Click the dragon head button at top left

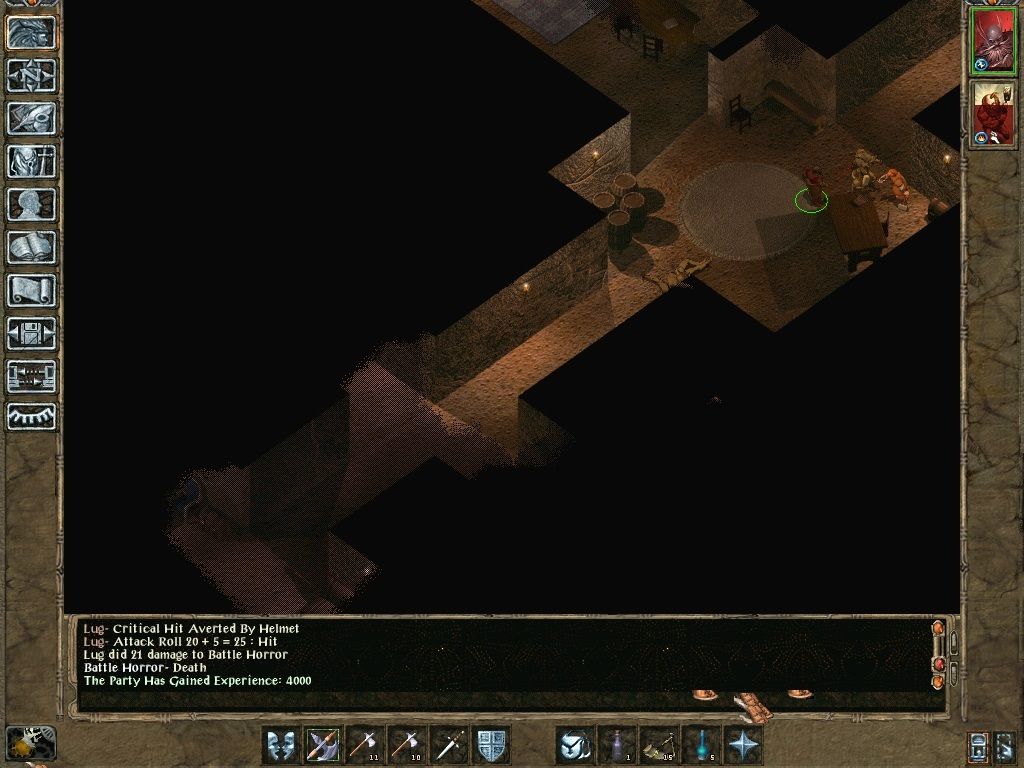pyautogui.click(x=31, y=33)
